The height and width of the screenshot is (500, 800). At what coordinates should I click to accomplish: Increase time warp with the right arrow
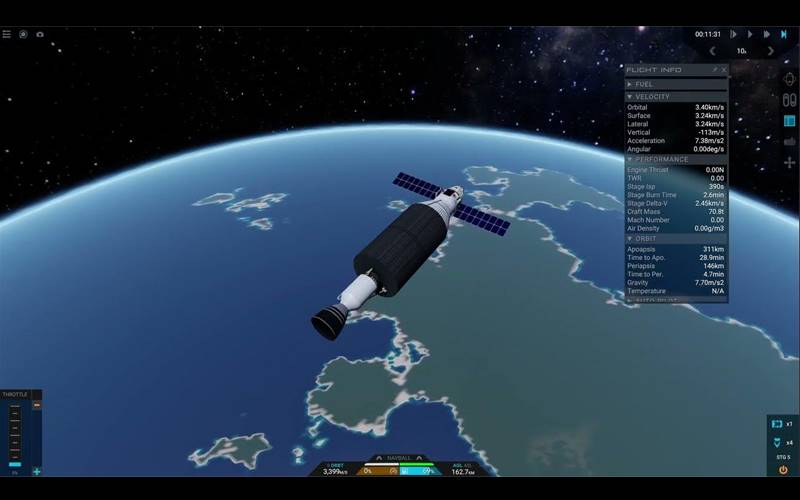pyautogui.click(x=770, y=50)
